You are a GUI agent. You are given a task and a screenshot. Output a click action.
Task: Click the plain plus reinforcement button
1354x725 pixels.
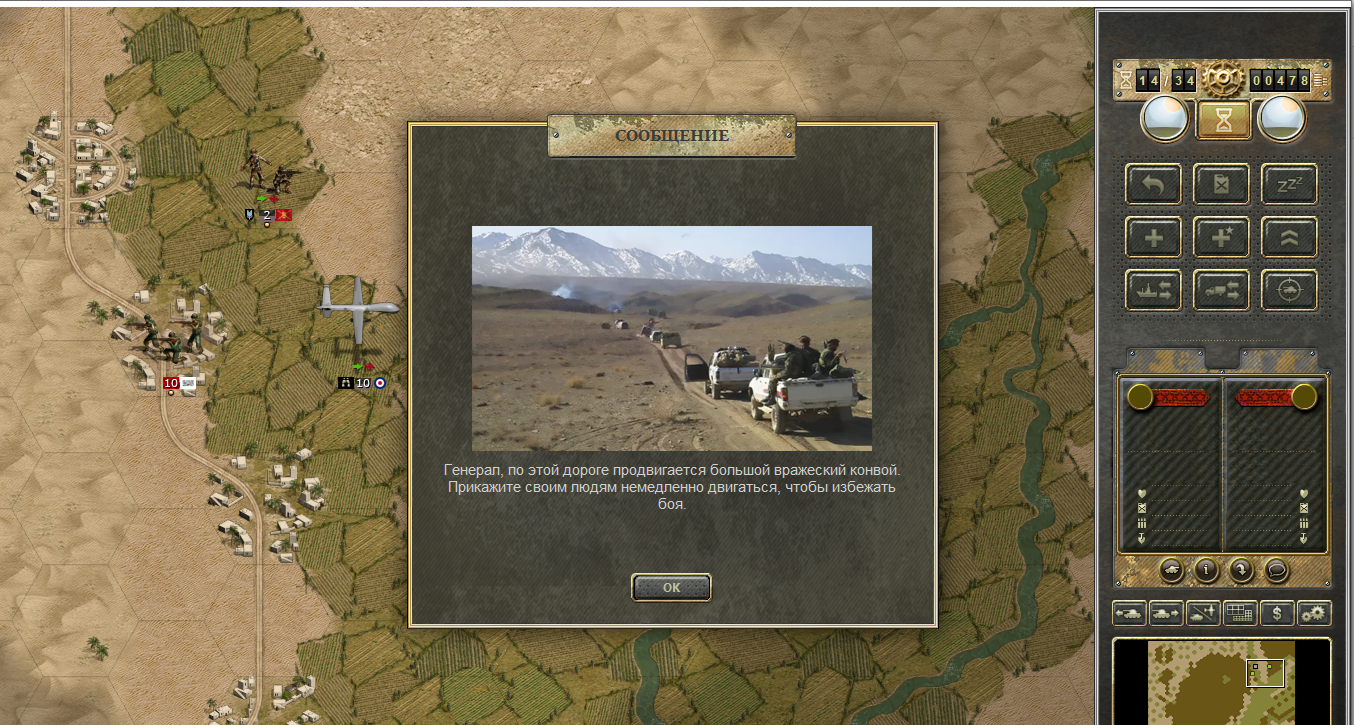point(1153,238)
